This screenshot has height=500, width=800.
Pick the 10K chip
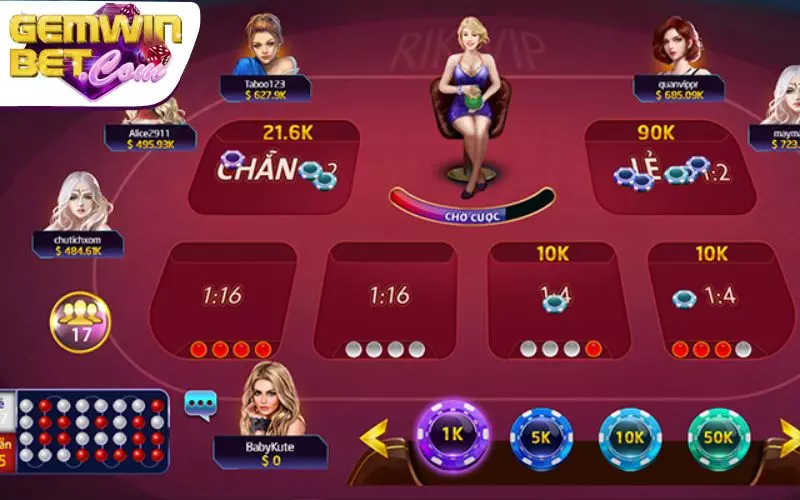pos(630,438)
